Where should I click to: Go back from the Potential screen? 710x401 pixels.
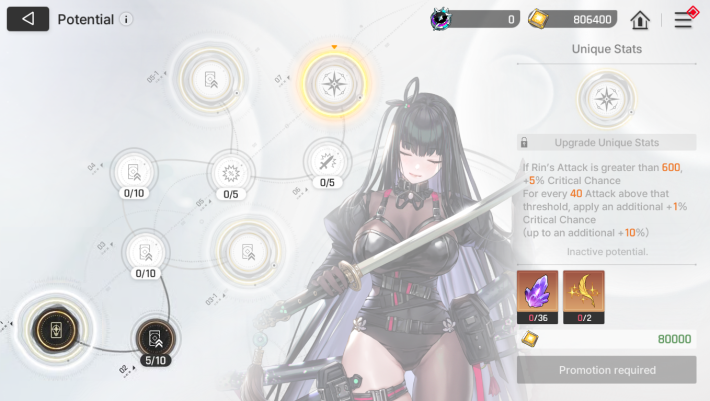click(28, 19)
